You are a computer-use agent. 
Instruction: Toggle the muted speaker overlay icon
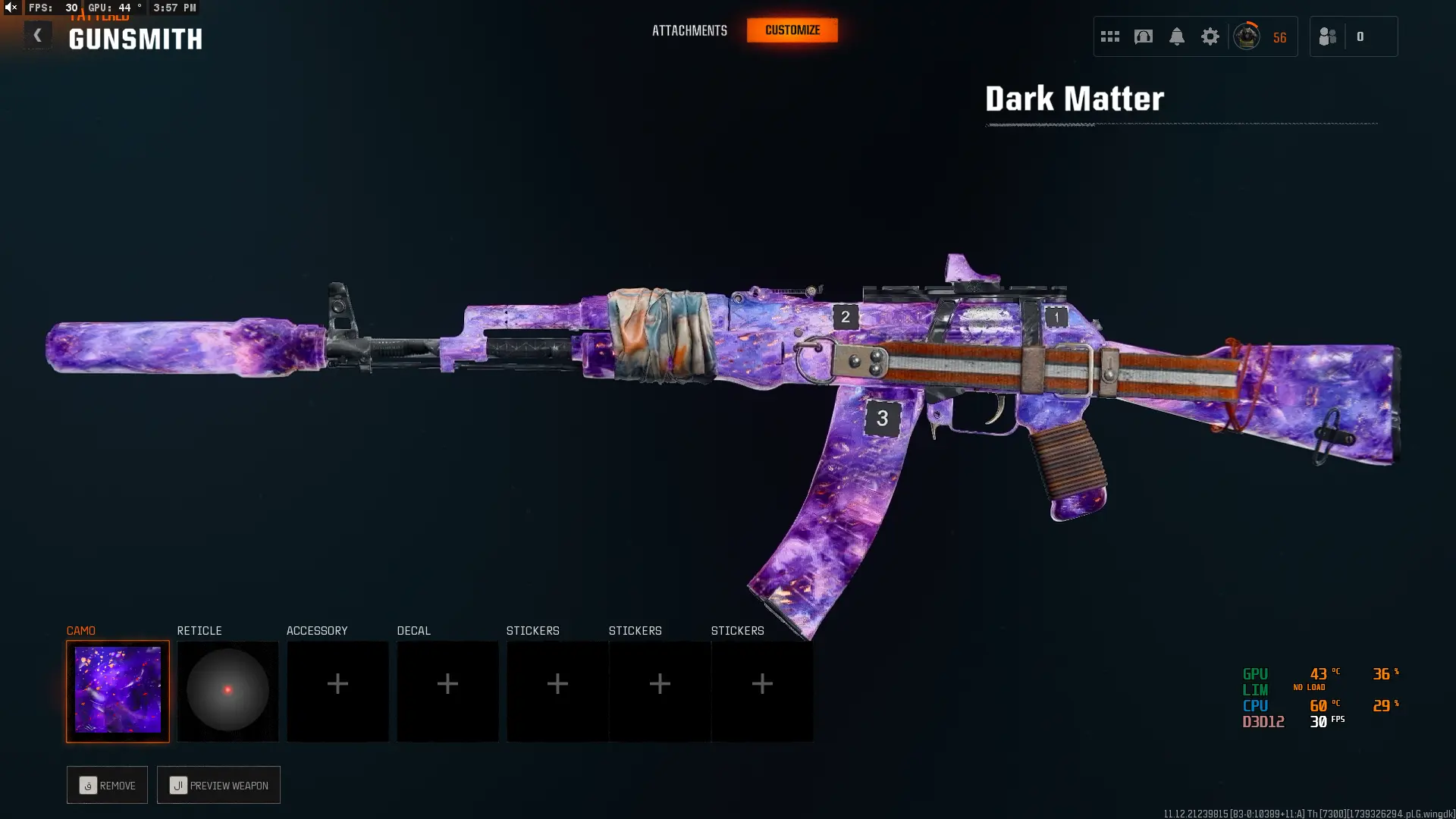coord(11,8)
